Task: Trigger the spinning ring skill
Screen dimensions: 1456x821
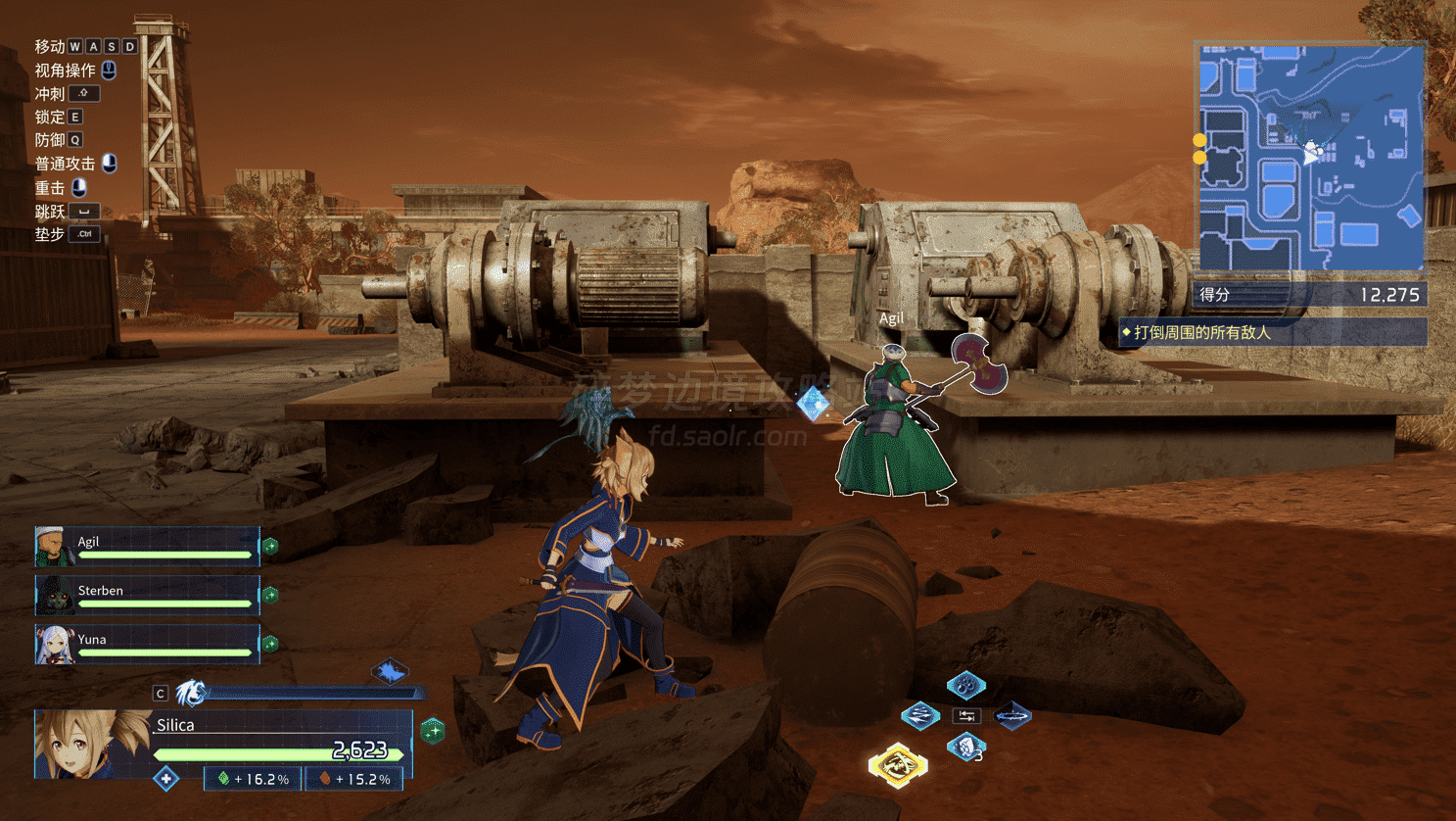Action: [1011, 716]
